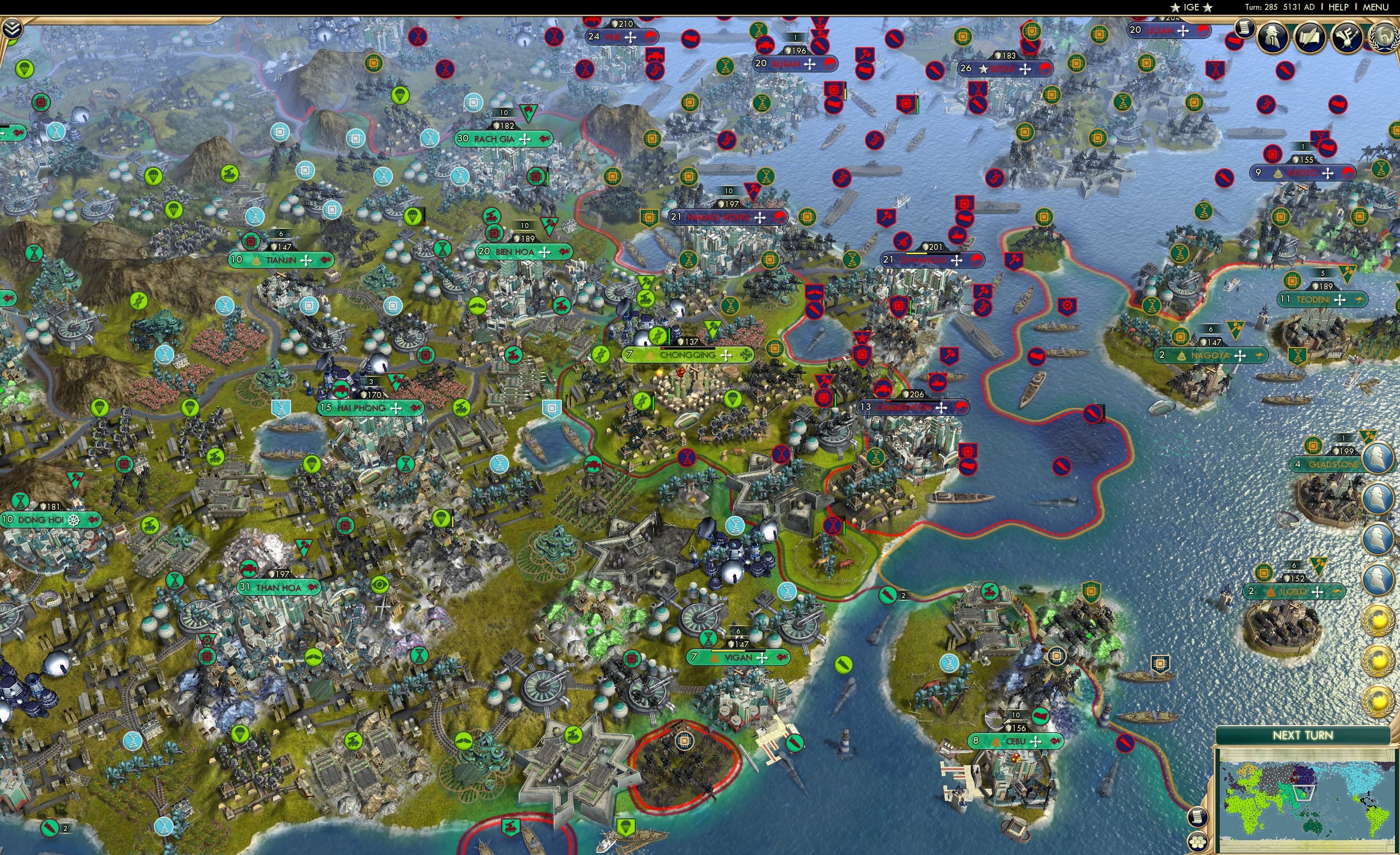Select the Chongqing city banner
Viewport: 1400px width, 855px height.
pyautogui.click(x=687, y=355)
